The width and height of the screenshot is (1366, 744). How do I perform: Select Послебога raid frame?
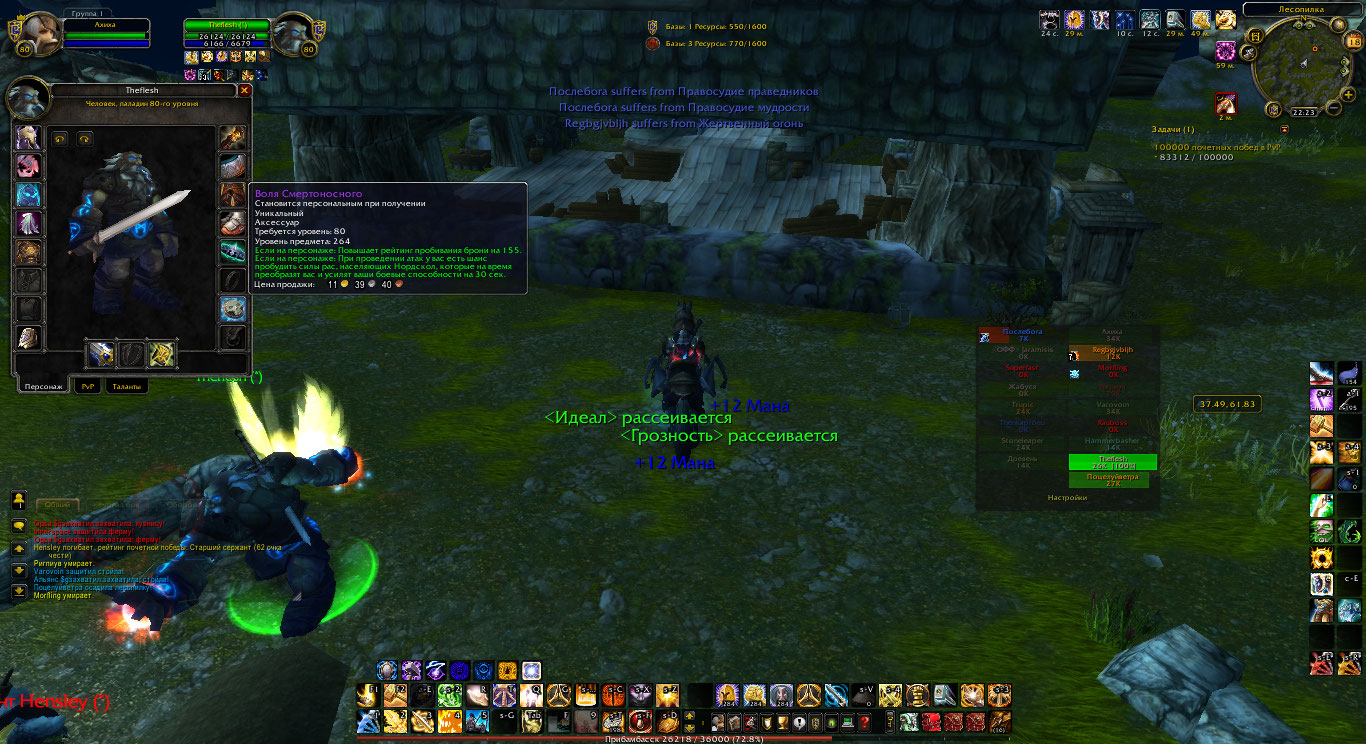point(1022,335)
